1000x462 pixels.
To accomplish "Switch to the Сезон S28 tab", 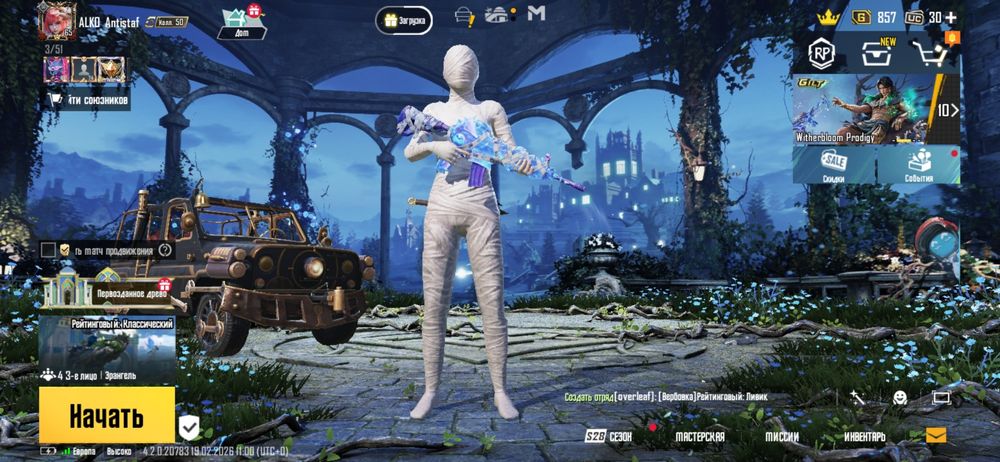I will (x=609, y=437).
